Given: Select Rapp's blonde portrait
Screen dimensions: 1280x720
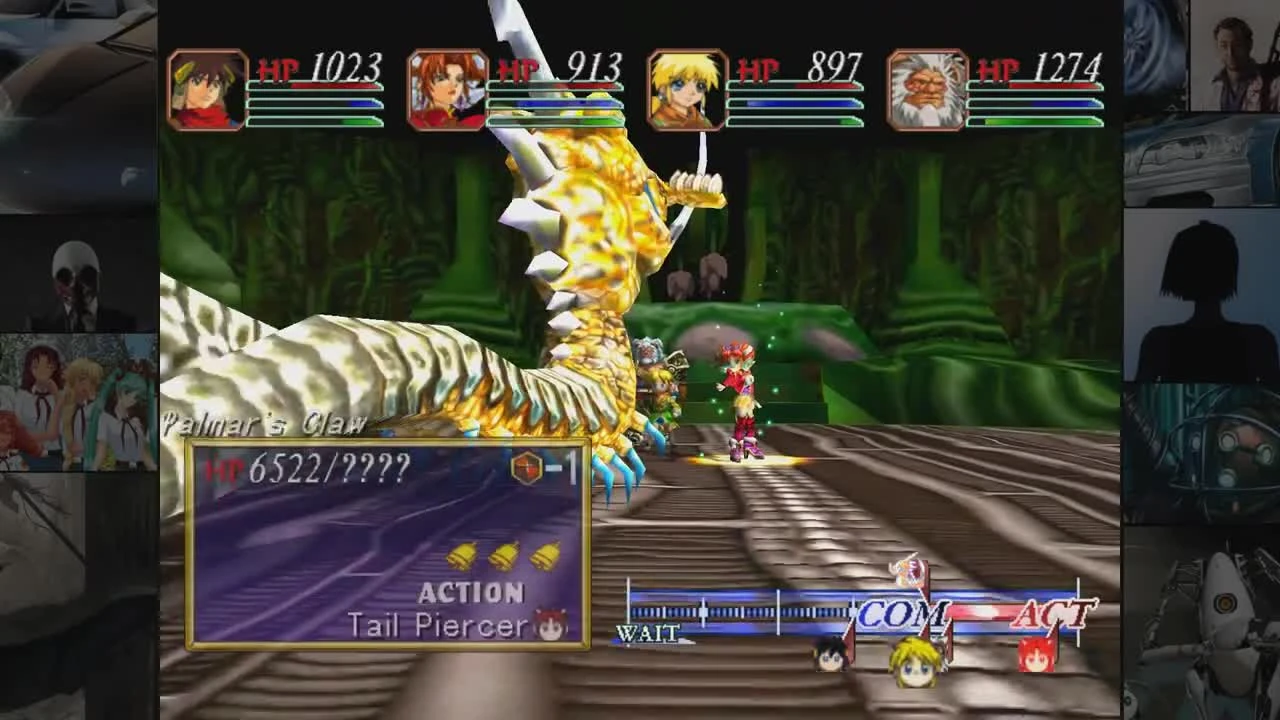Looking at the screenshot, I should coord(686,89).
